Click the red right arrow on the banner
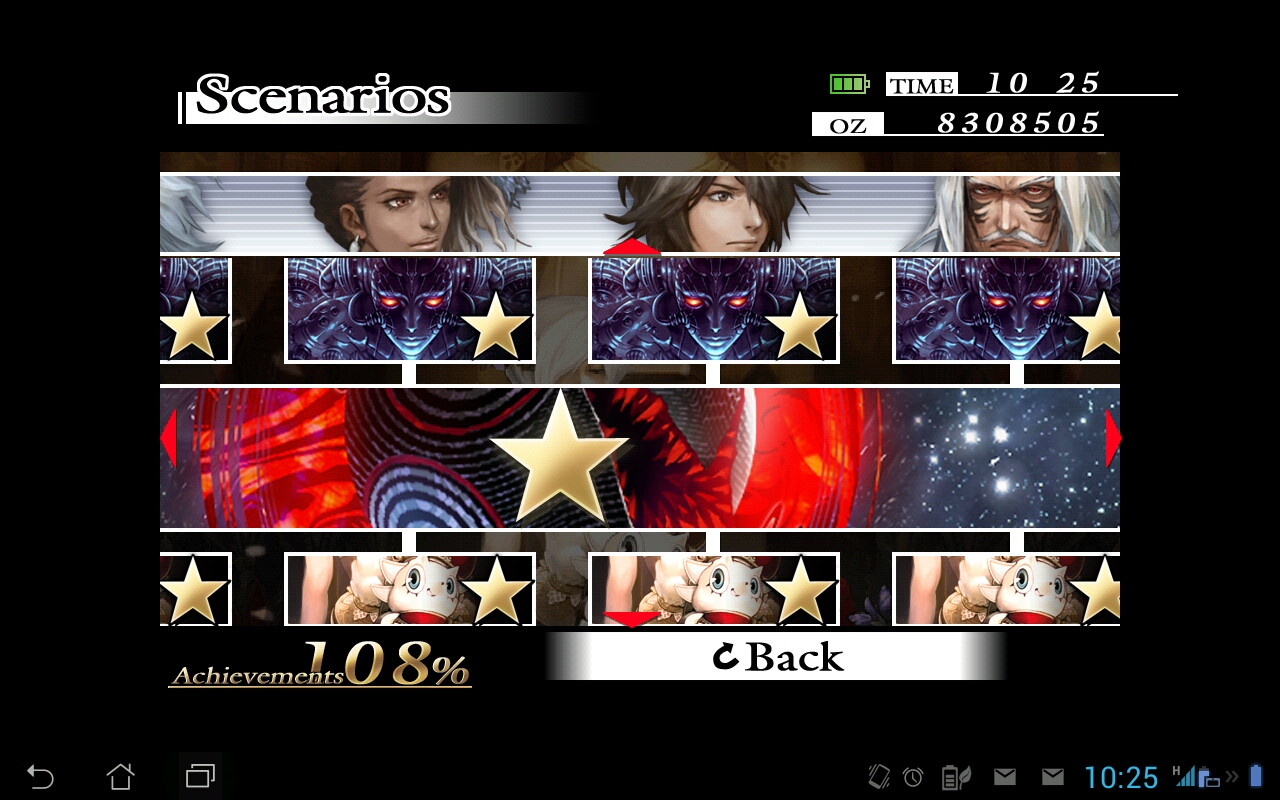The height and width of the screenshot is (800, 1280). pos(1112,438)
